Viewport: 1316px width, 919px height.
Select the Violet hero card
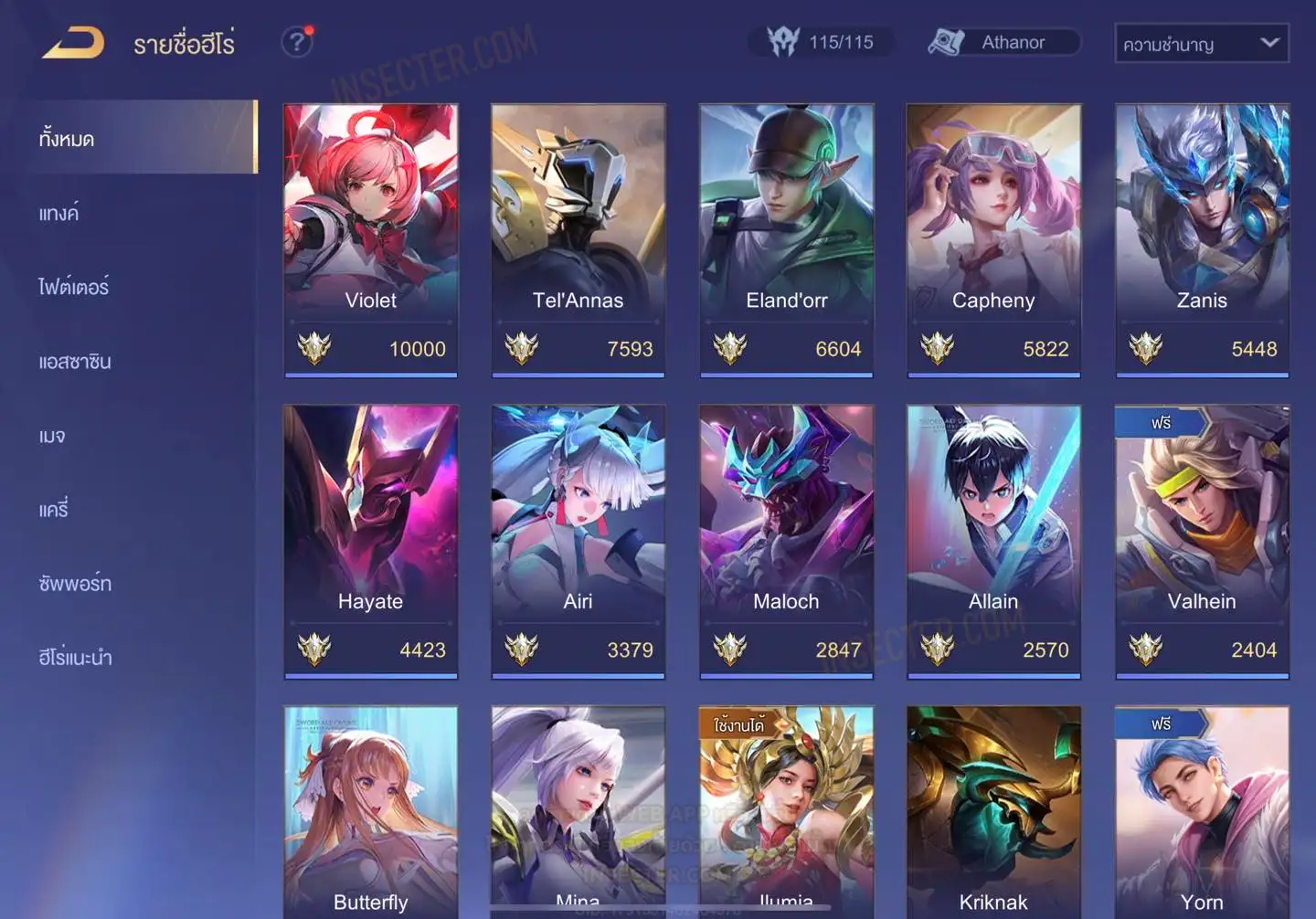371,239
